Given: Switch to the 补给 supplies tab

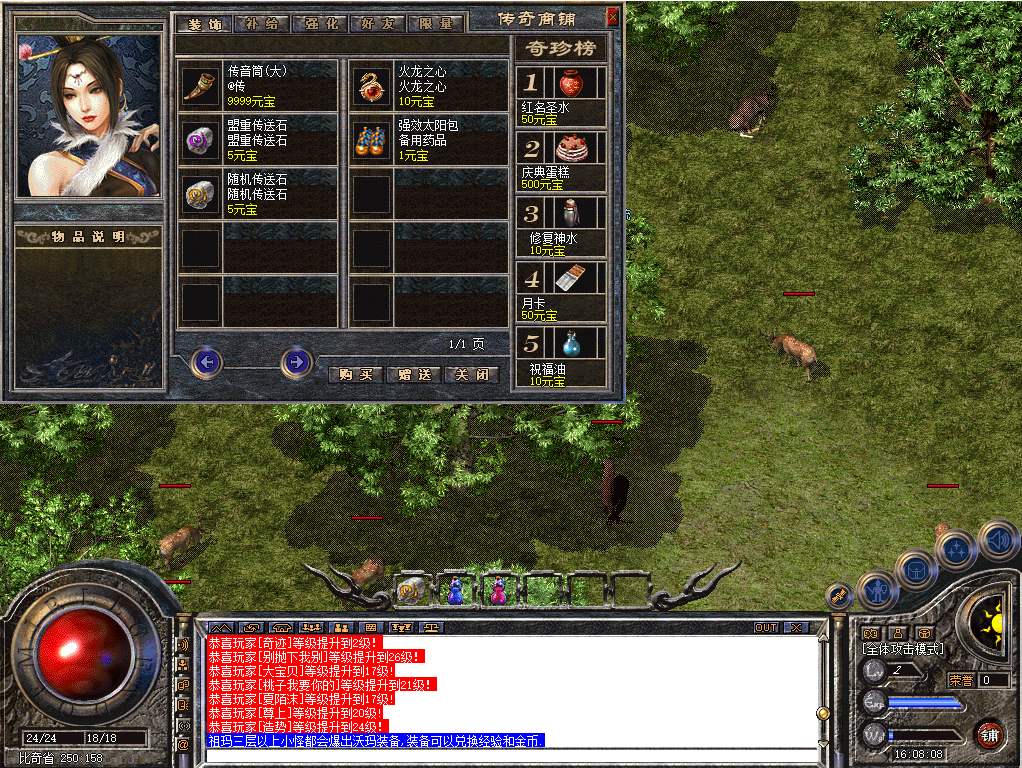Looking at the screenshot, I should 261,24.
